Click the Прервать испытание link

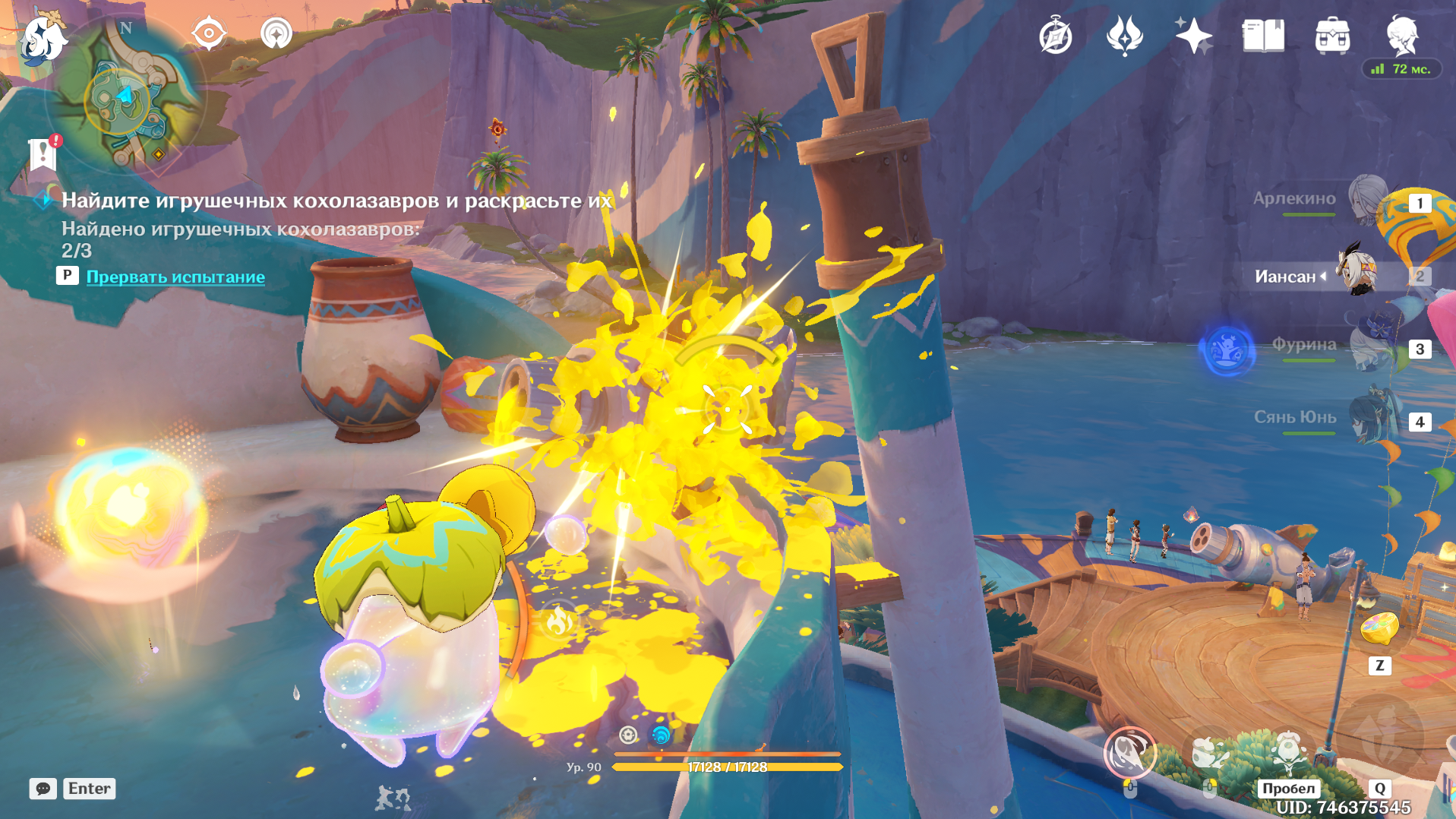click(176, 277)
